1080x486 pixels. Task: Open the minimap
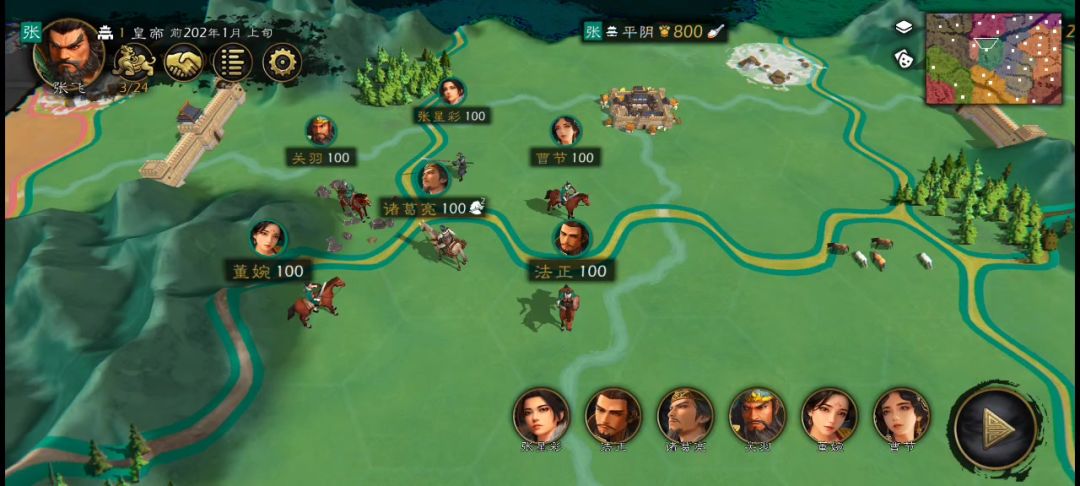[x=993, y=58]
